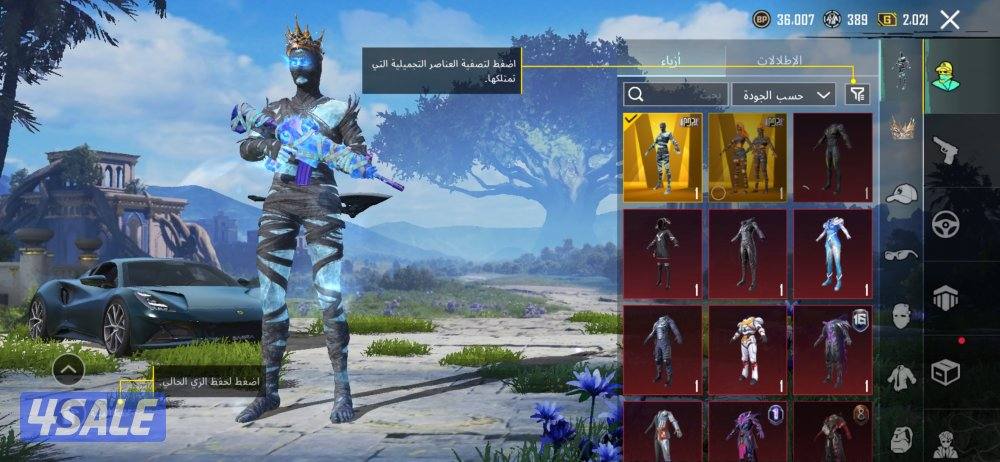The width and height of the screenshot is (1000, 462).
Task: Show the cap headwear subcategory
Action: click(902, 194)
